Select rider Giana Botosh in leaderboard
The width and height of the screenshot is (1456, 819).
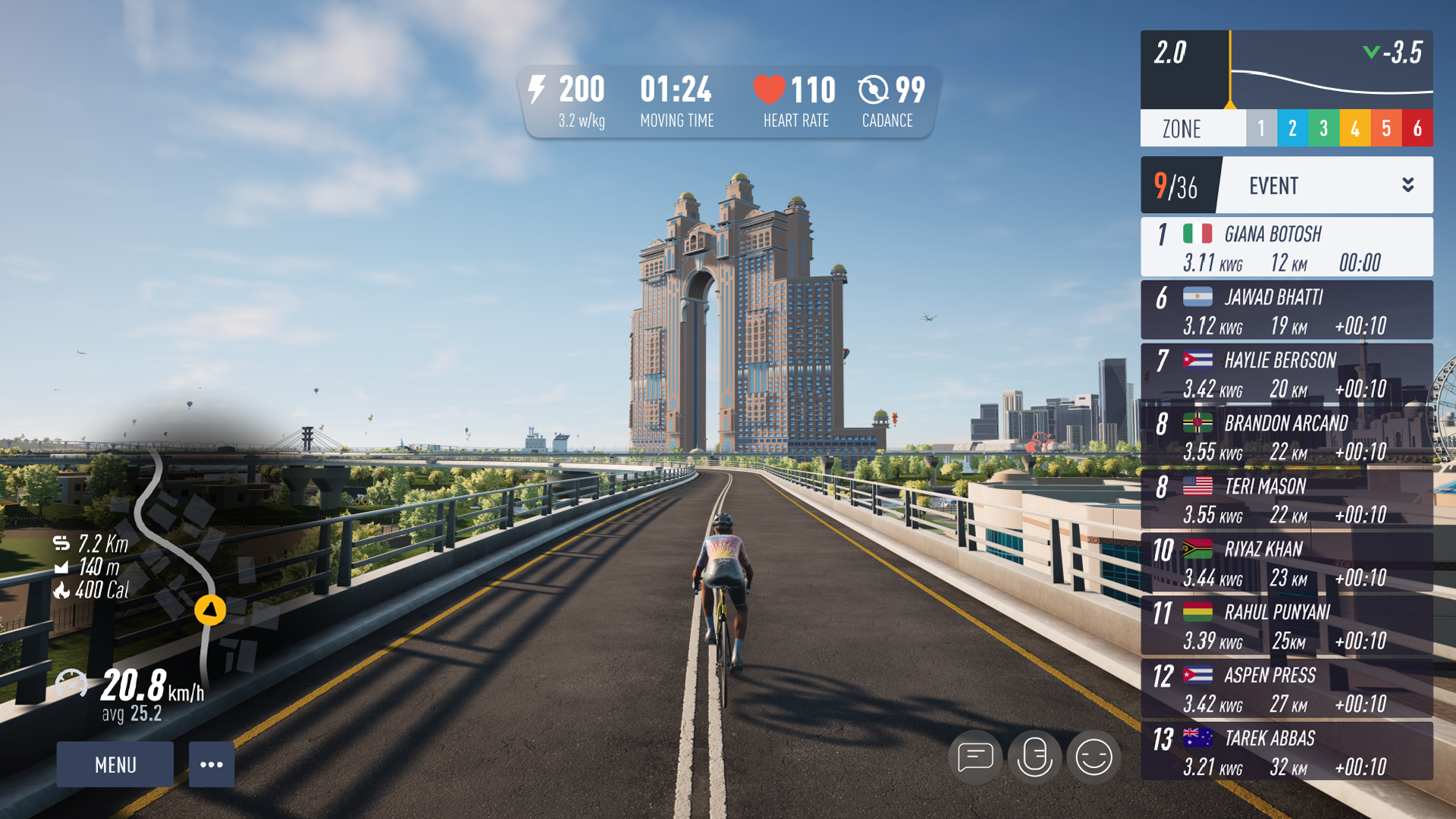(1287, 247)
